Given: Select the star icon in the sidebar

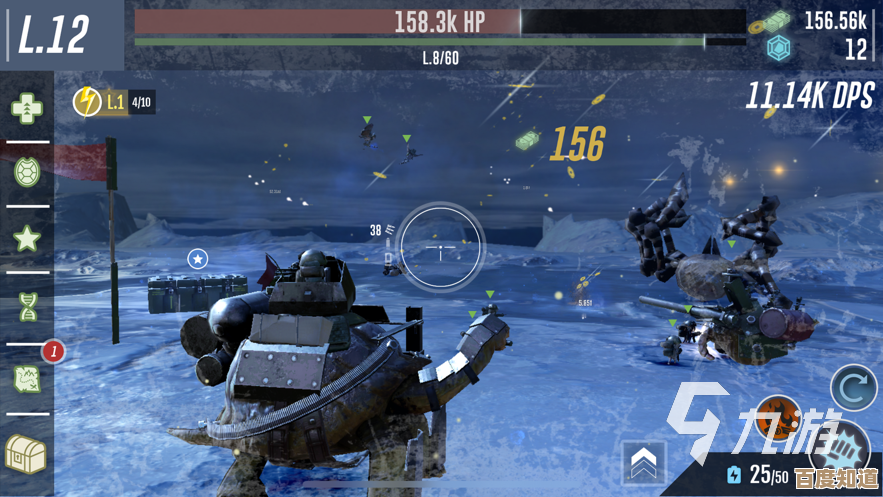Looking at the screenshot, I should [26, 239].
